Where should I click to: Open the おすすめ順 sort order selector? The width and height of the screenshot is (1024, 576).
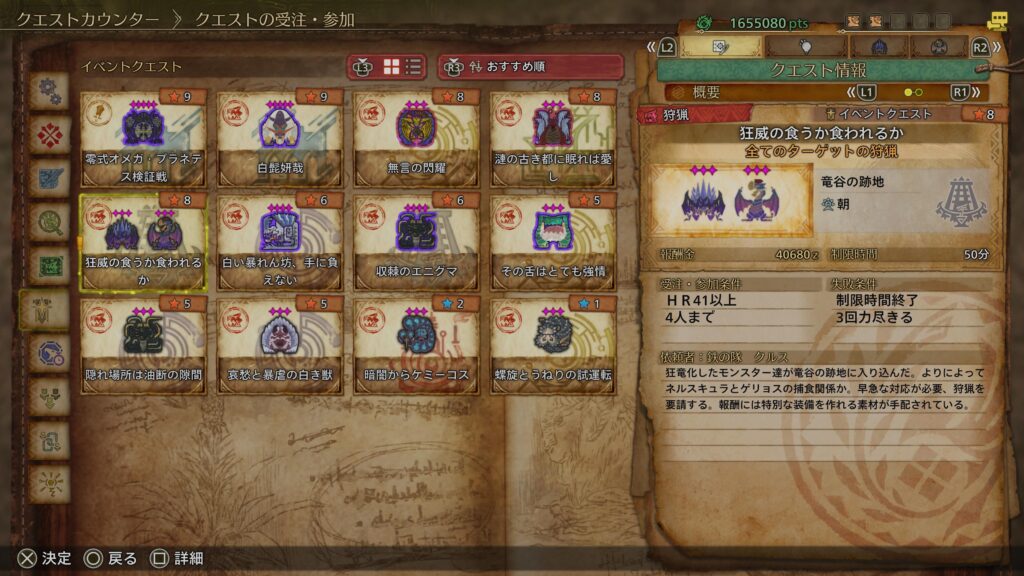pyautogui.click(x=530, y=67)
